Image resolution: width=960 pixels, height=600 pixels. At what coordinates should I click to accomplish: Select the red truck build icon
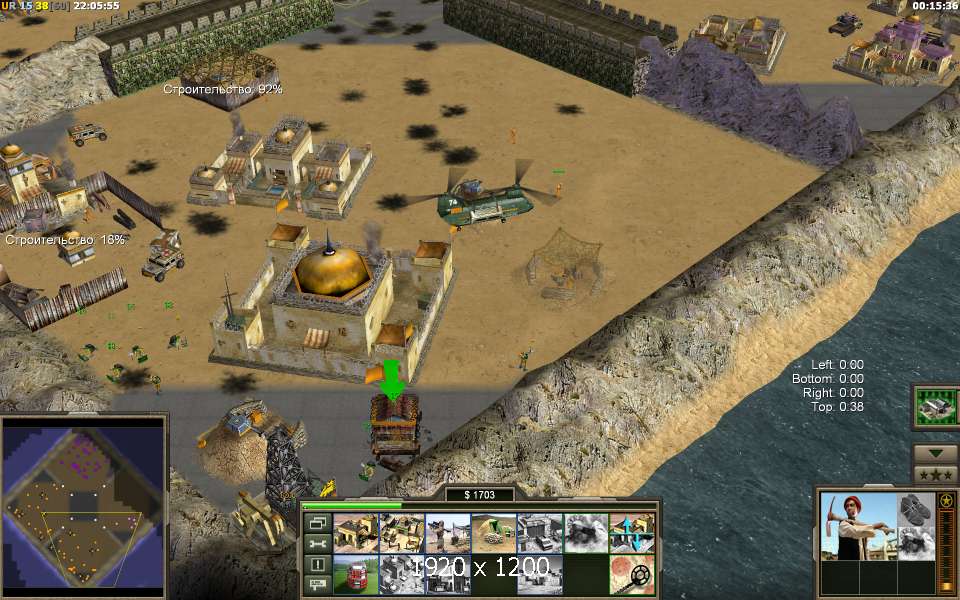[355, 575]
